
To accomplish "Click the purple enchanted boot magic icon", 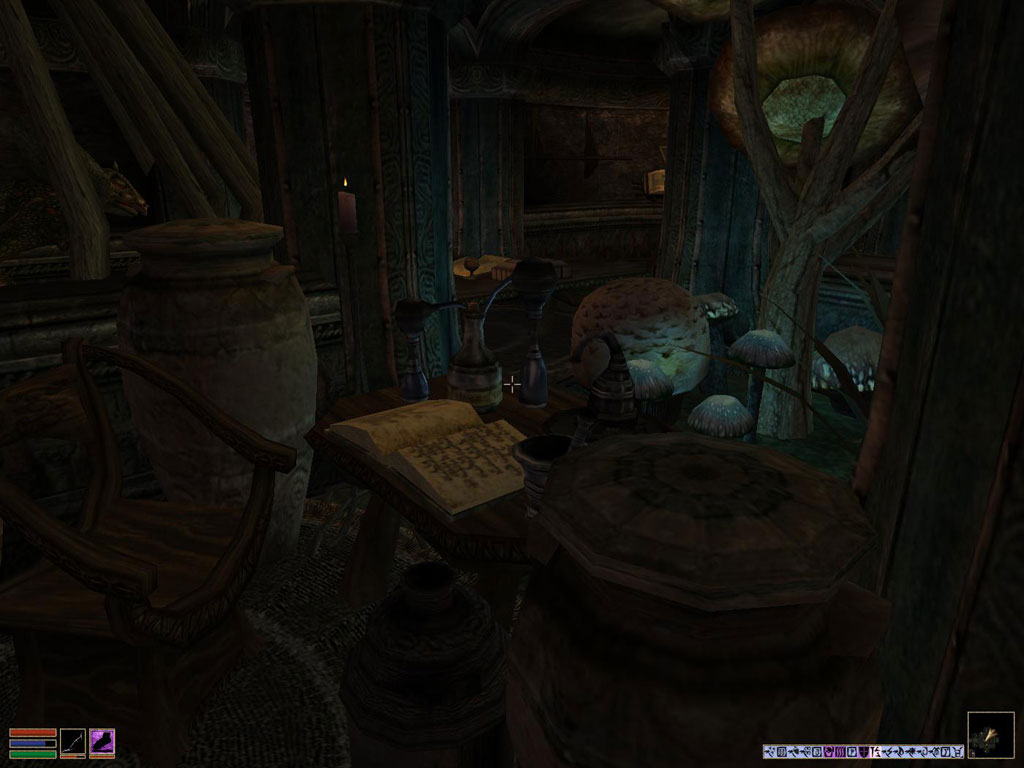I will (102, 741).
